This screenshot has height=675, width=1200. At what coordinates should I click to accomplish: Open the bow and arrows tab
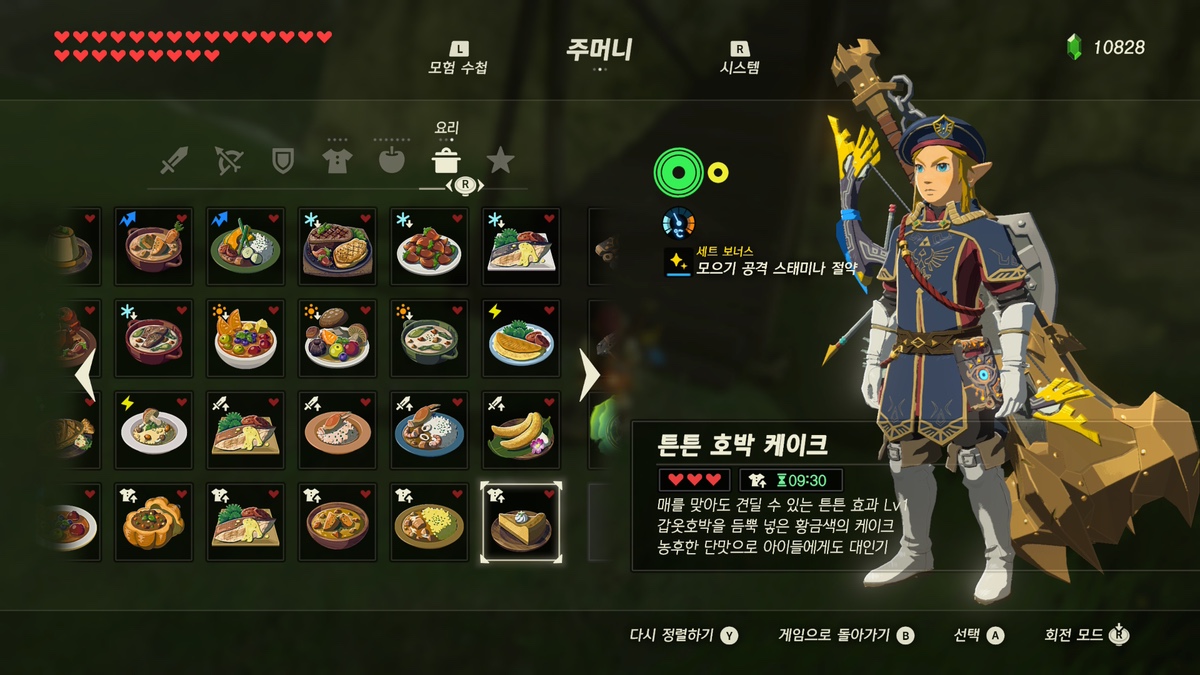tap(229, 160)
